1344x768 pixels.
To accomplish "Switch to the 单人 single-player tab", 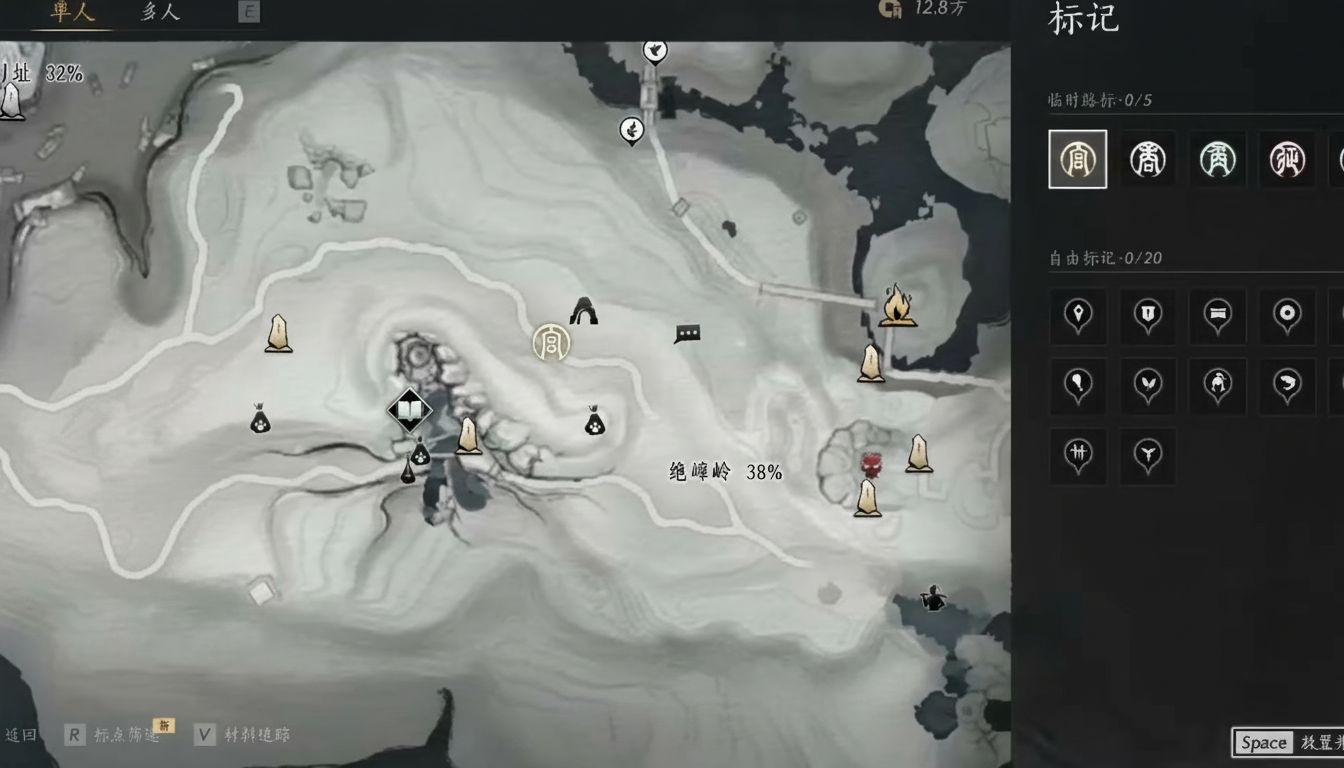I will (70, 13).
